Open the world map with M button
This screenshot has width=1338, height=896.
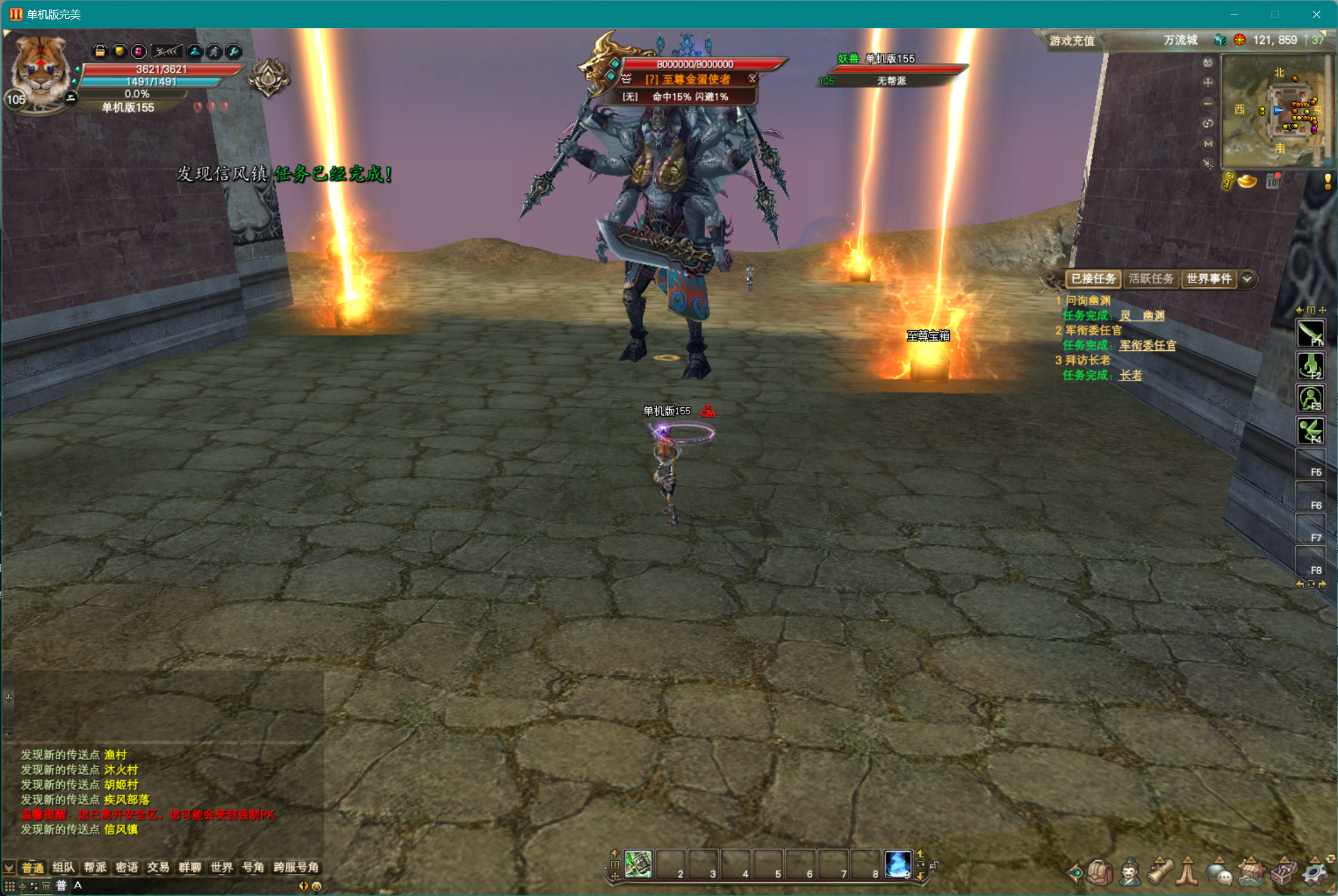tap(1208, 144)
